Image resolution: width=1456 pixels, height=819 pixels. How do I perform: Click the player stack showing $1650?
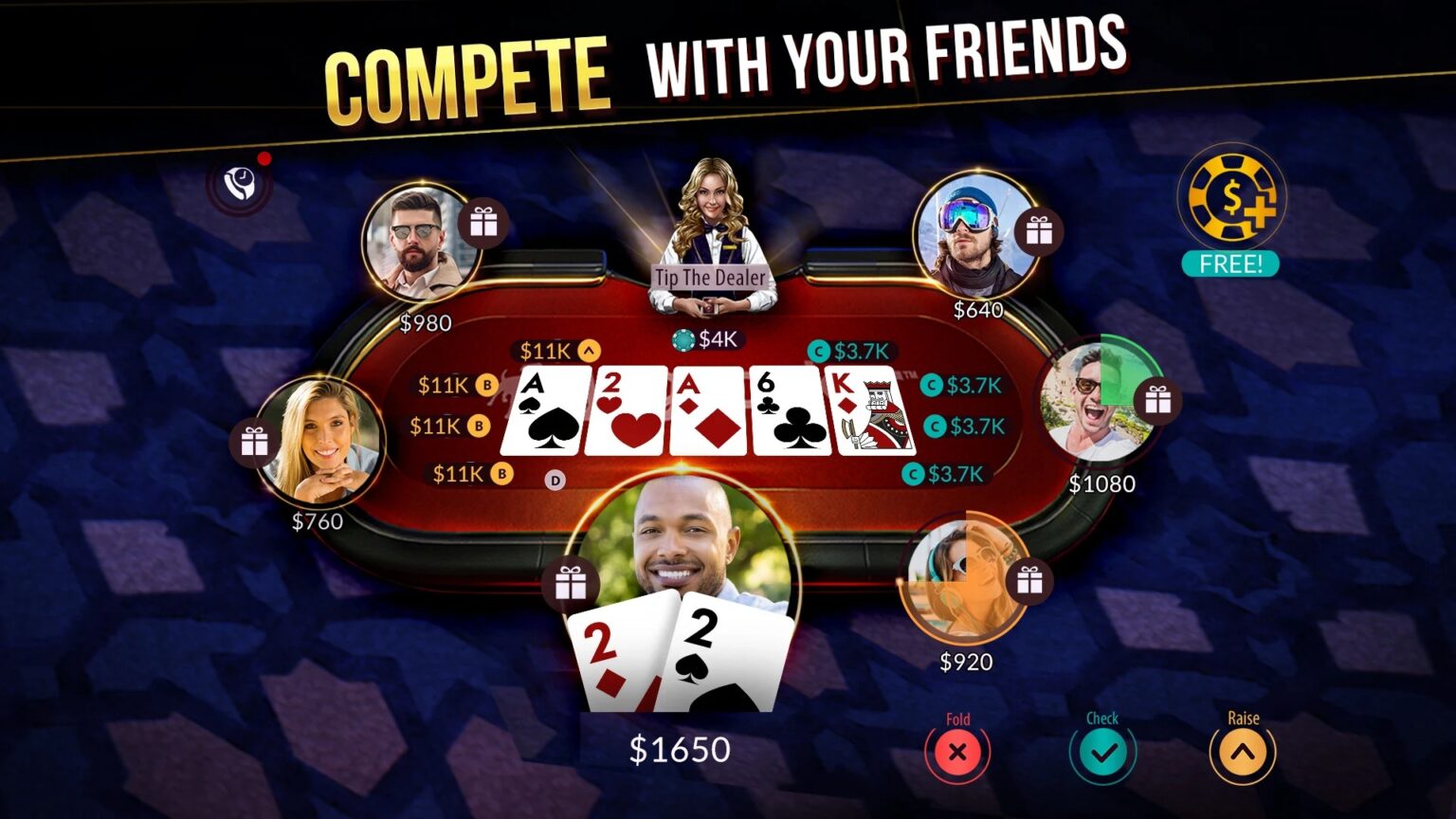[x=679, y=750]
